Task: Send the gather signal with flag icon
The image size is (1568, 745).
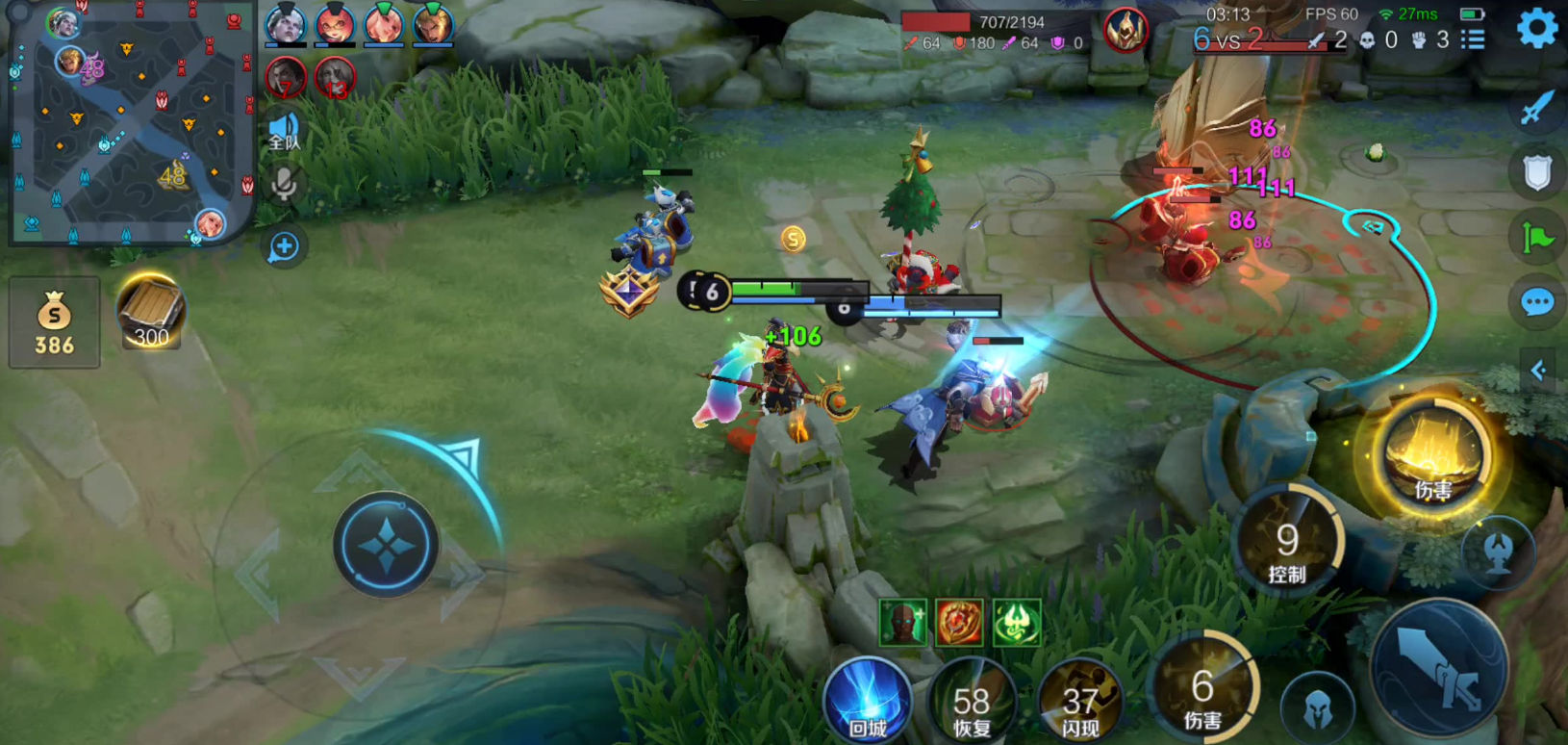Action: pyautogui.click(x=1537, y=237)
